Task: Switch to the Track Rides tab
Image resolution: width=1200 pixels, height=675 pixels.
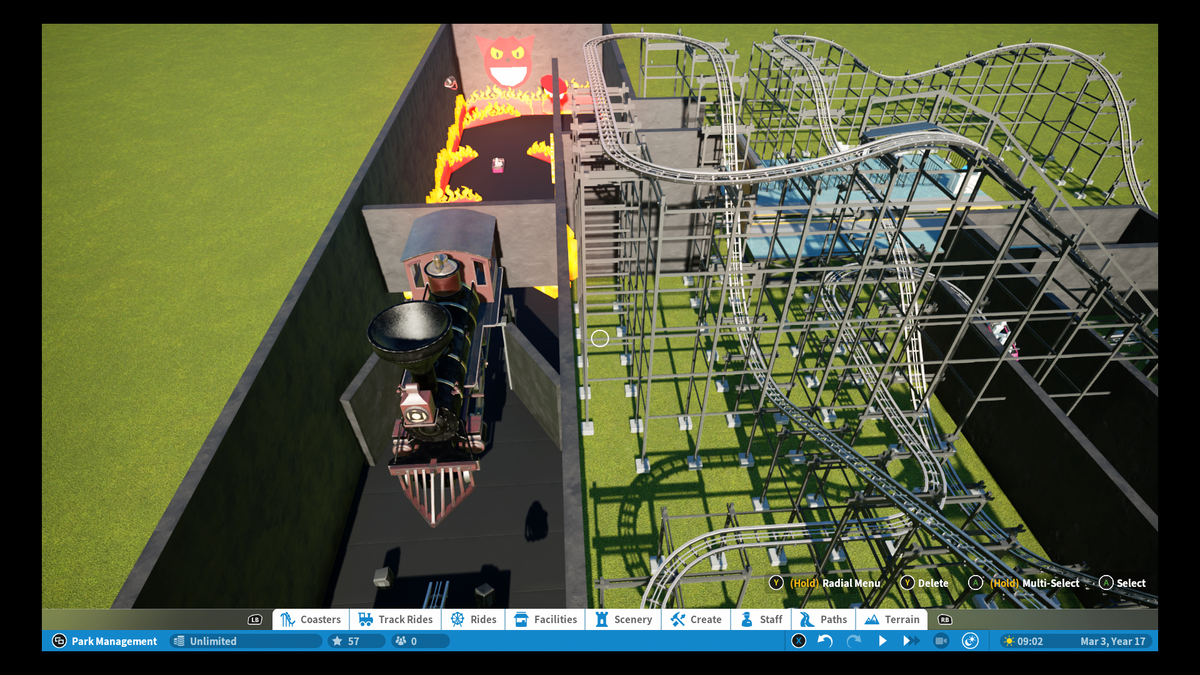Action: pyautogui.click(x=396, y=620)
